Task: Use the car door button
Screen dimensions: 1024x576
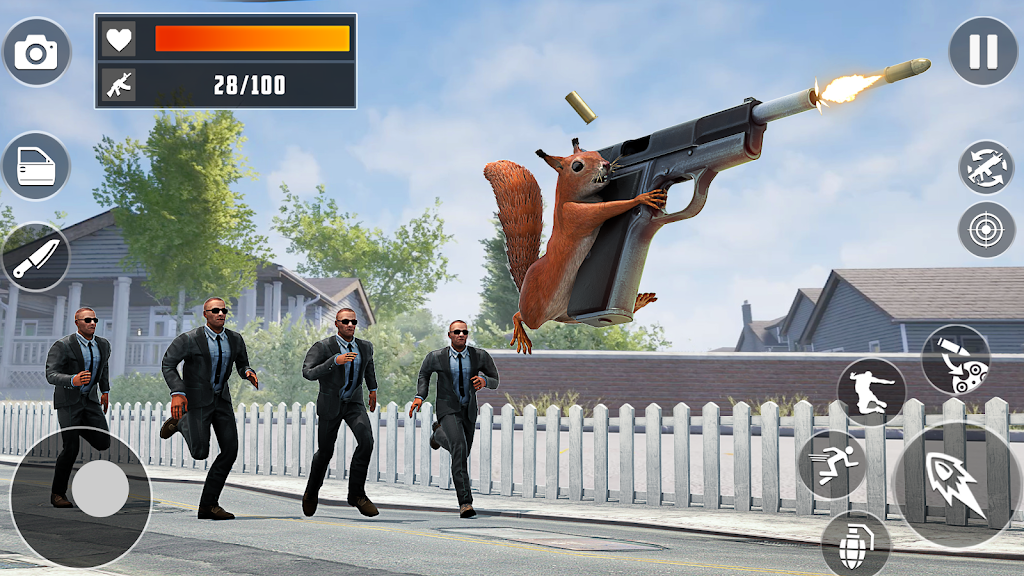Action: pos(36,166)
